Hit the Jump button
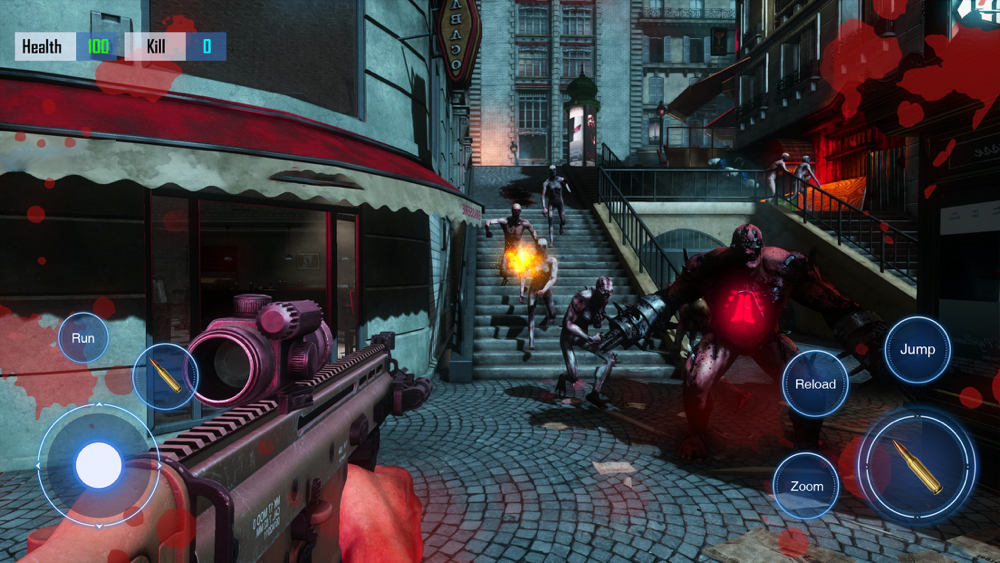1000x563 pixels. point(917,349)
